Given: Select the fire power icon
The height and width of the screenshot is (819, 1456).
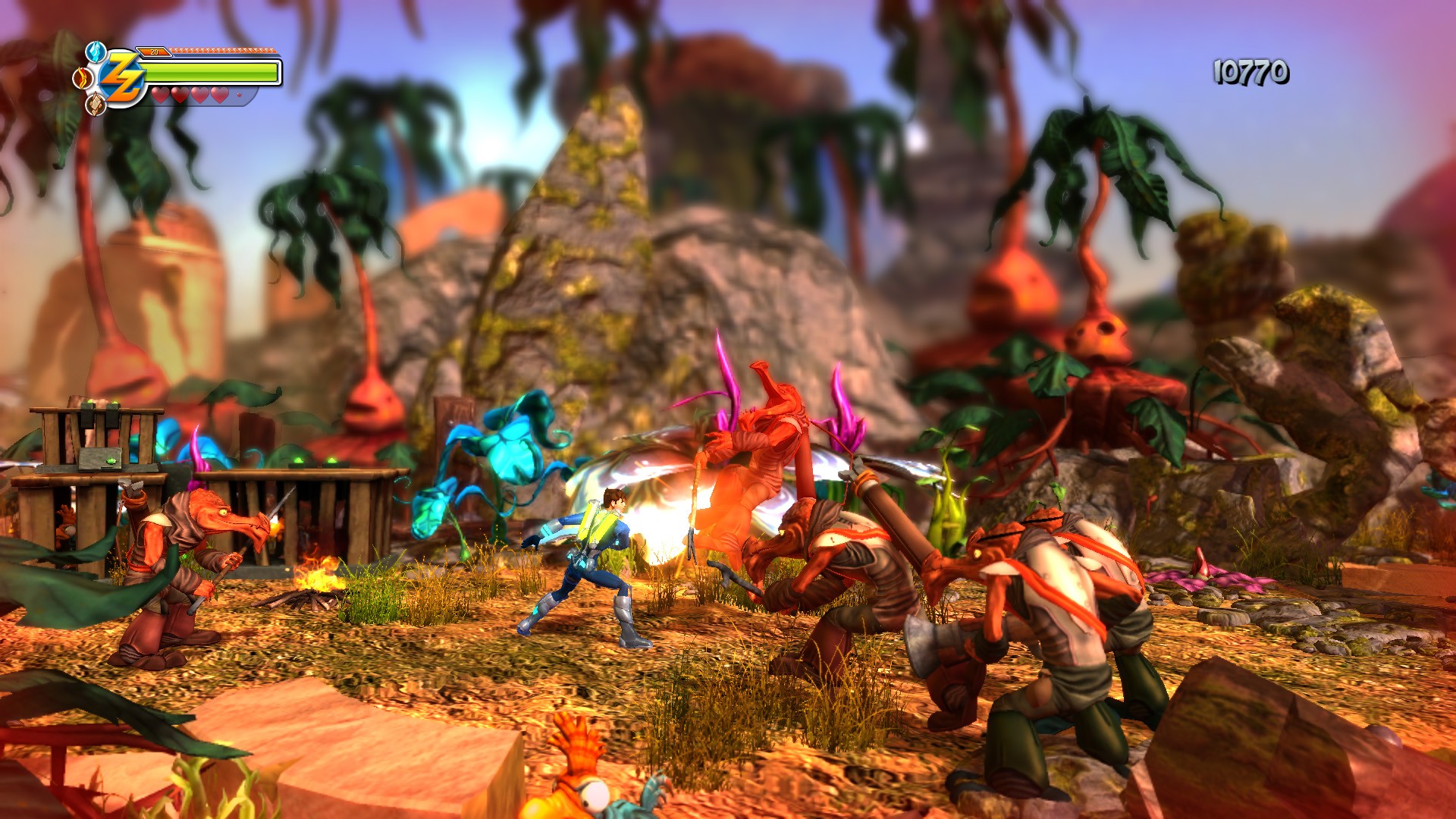Looking at the screenshot, I should tap(82, 79).
